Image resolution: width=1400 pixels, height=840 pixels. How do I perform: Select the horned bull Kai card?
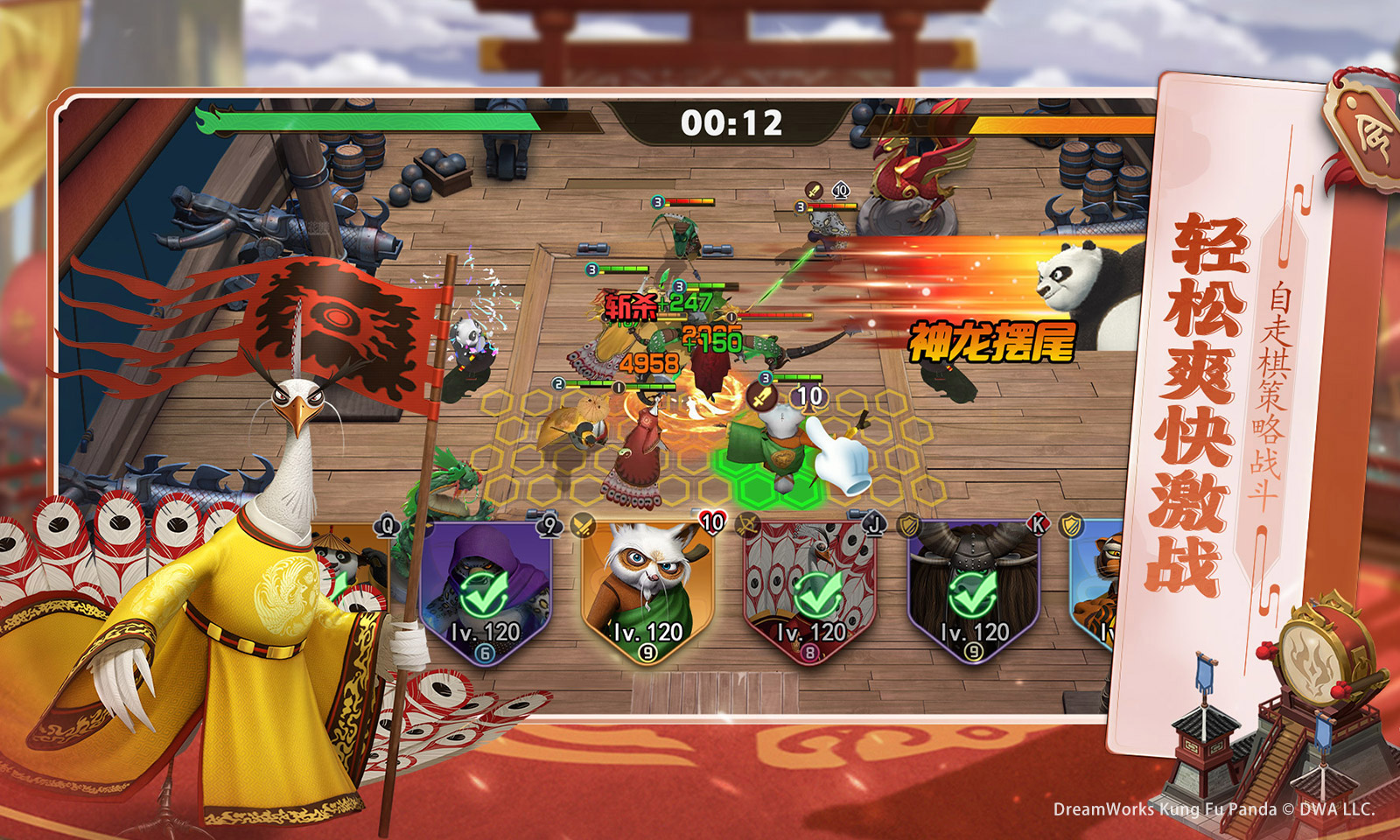[973, 591]
